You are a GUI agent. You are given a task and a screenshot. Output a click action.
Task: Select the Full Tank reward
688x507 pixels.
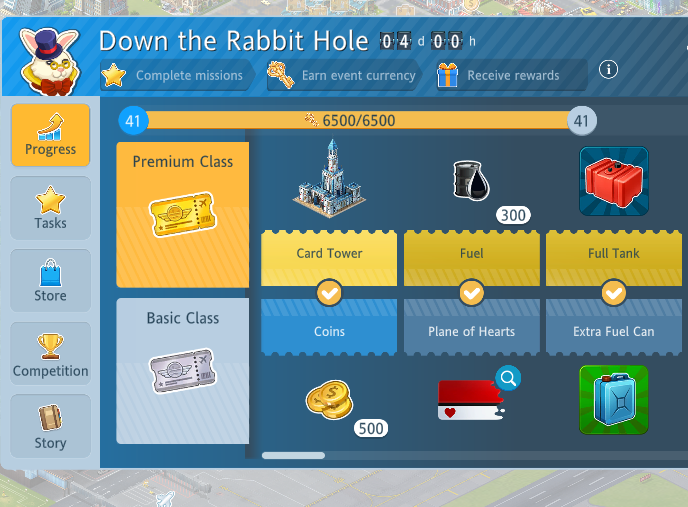614,181
